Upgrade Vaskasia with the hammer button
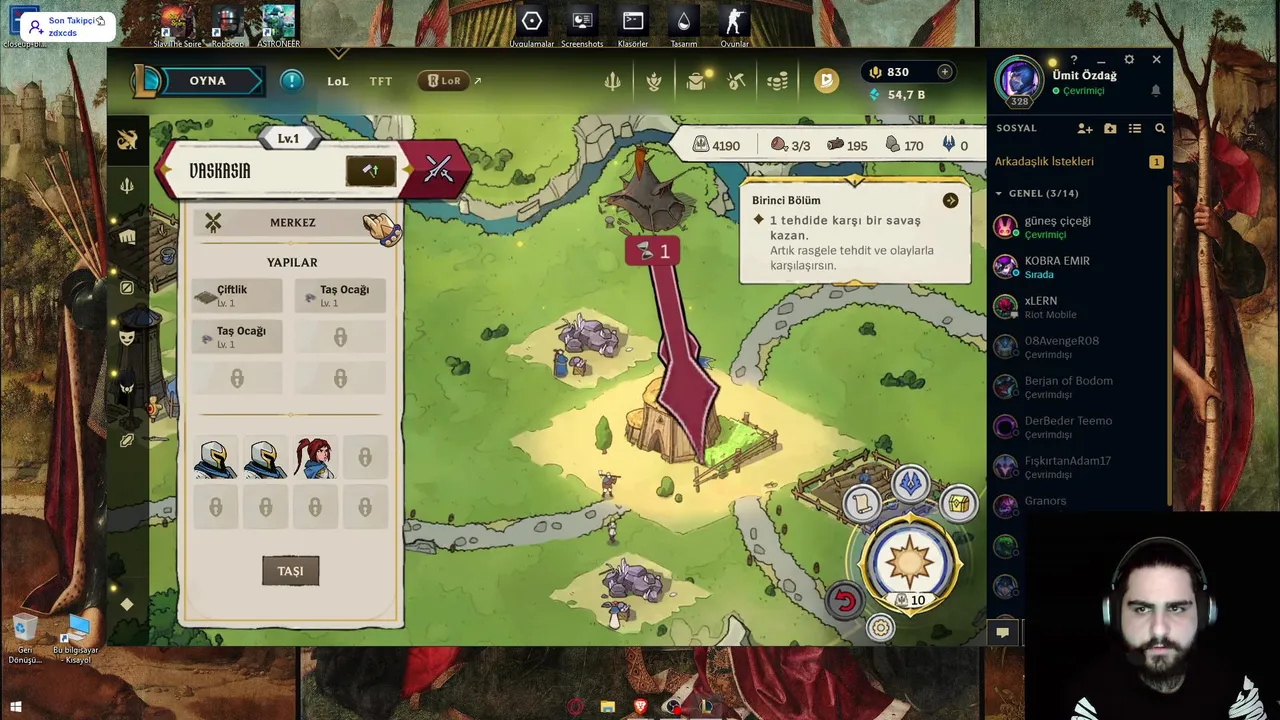The height and width of the screenshot is (720, 1280). [x=370, y=170]
